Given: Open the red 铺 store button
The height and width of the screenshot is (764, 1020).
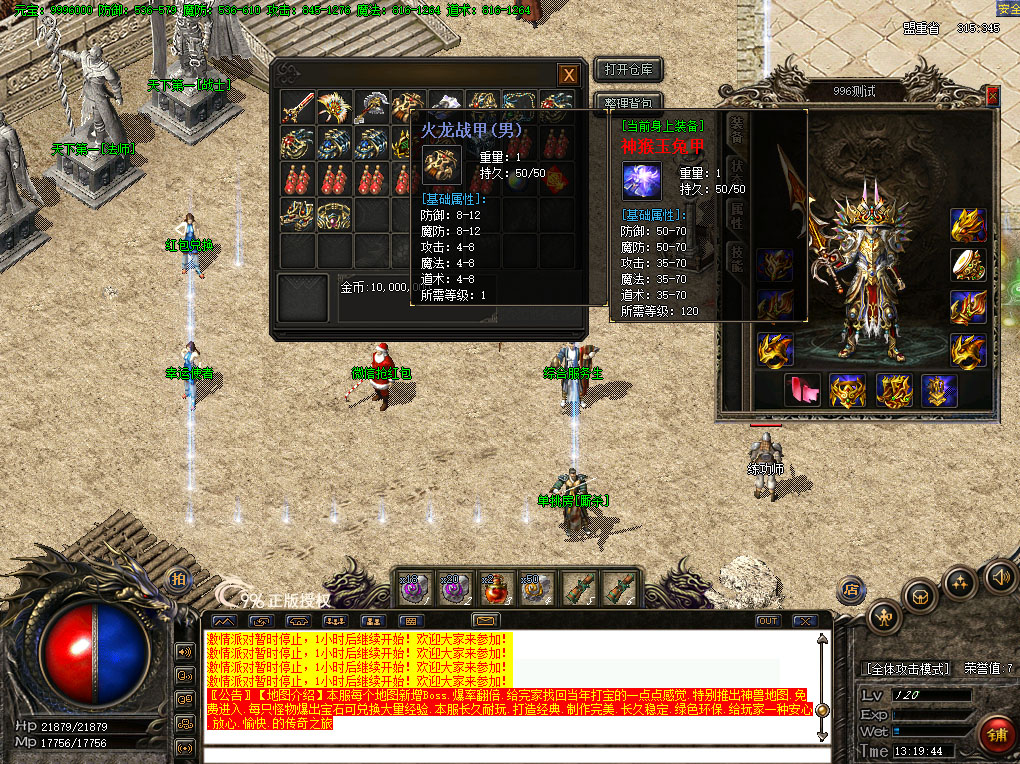Looking at the screenshot, I should pyautogui.click(x=994, y=732).
